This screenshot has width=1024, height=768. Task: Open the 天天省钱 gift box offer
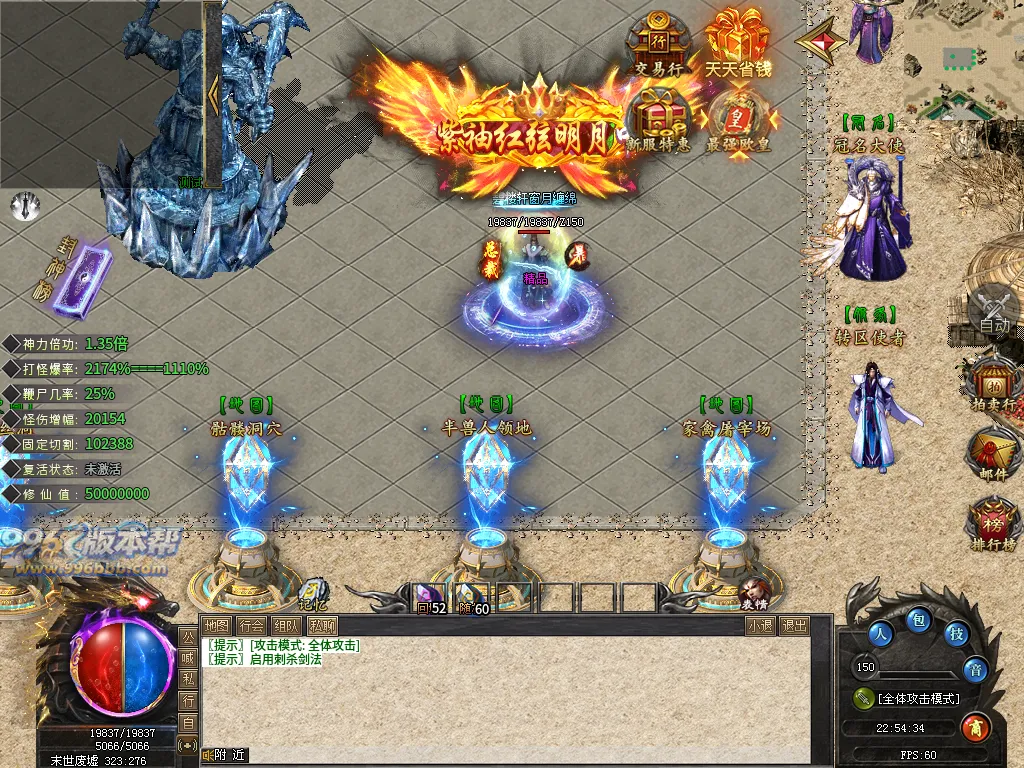[x=737, y=43]
